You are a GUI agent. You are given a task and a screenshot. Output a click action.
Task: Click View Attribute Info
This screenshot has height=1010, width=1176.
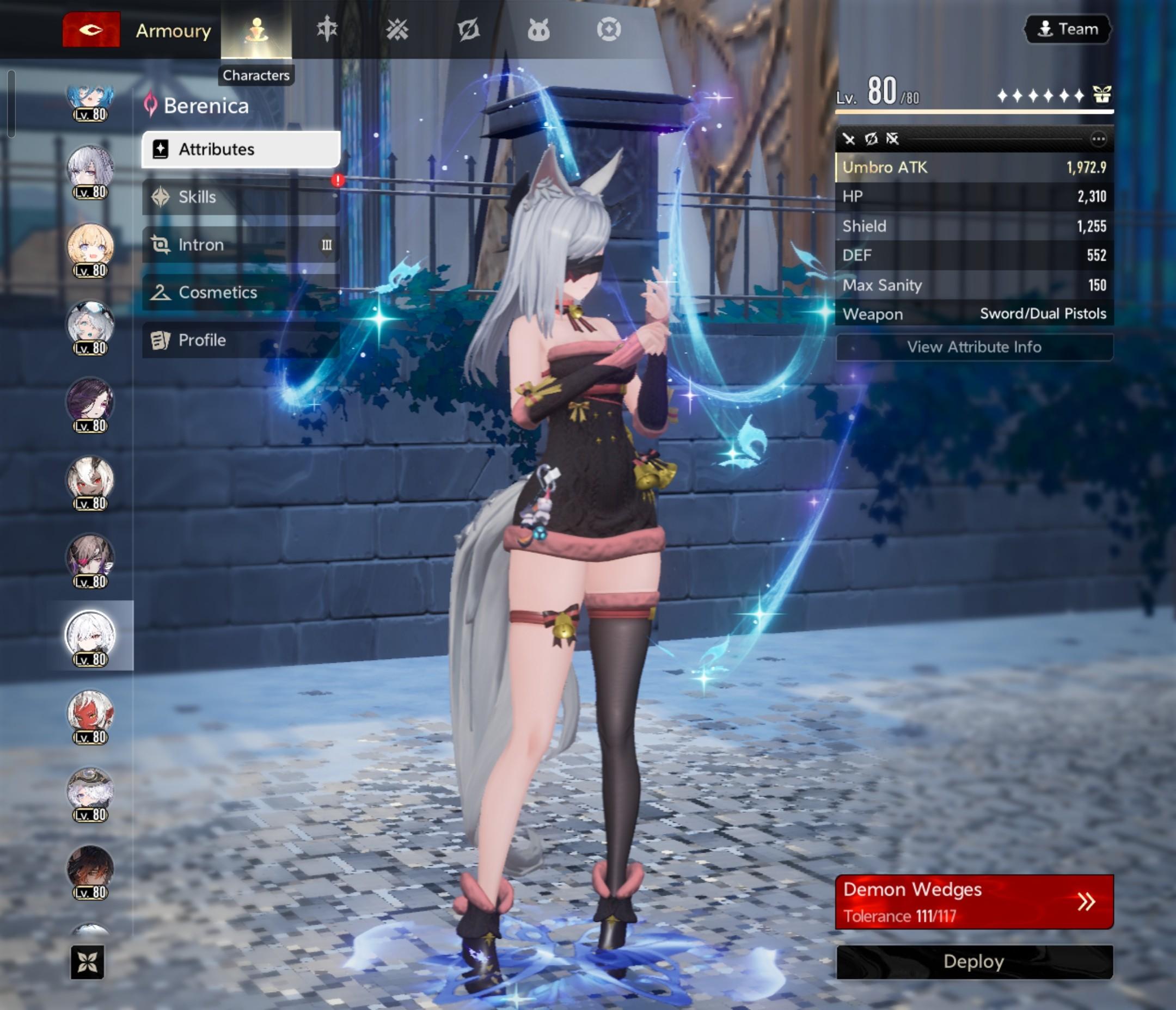pyautogui.click(x=974, y=347)
